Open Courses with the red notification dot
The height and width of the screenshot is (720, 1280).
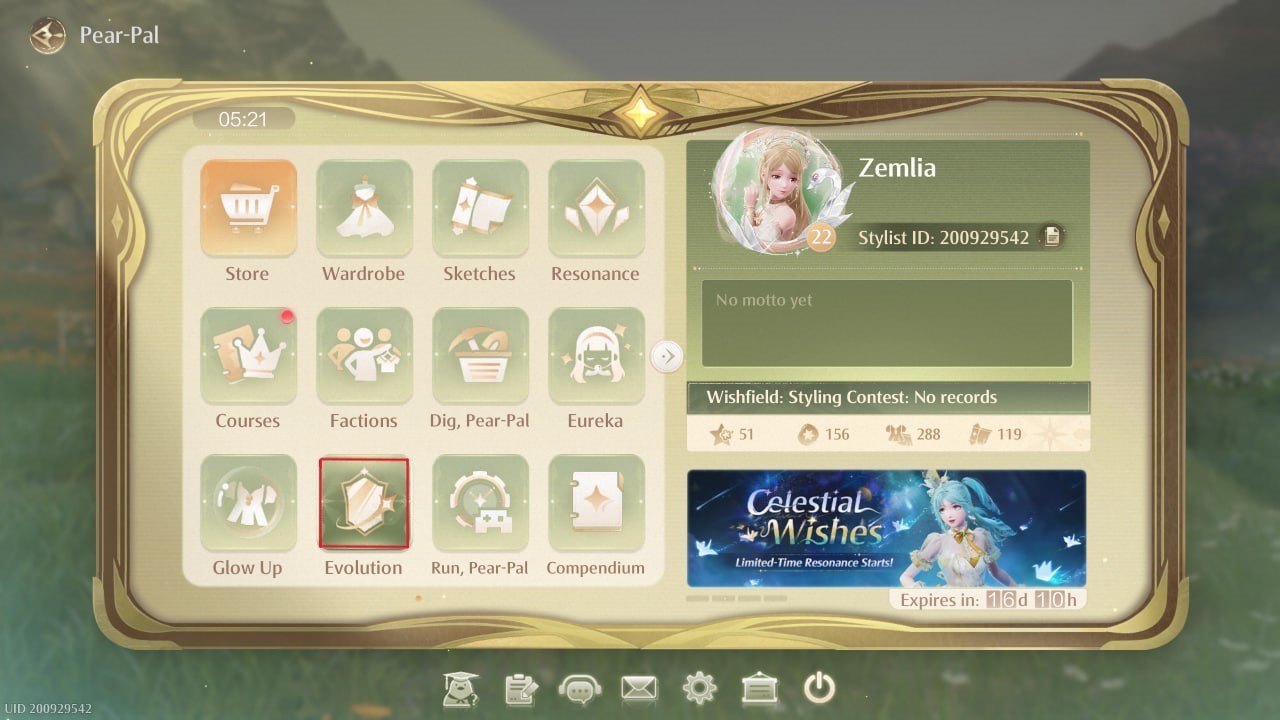(x=247, y=354)
